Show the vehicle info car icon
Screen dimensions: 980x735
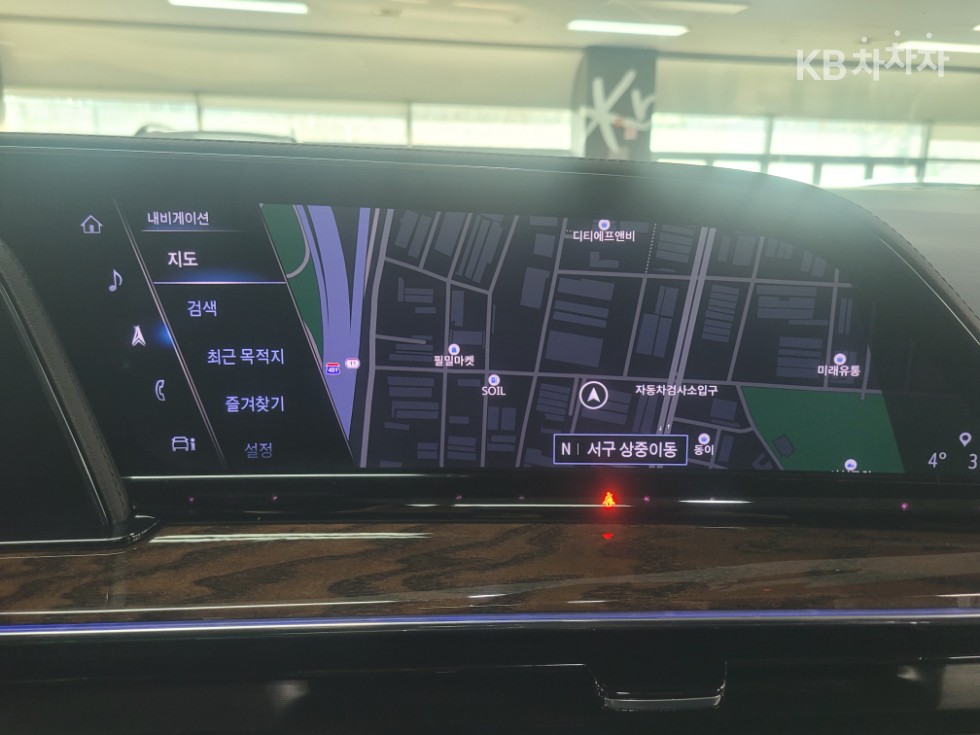pyautogui.click(x=183, y=443)
